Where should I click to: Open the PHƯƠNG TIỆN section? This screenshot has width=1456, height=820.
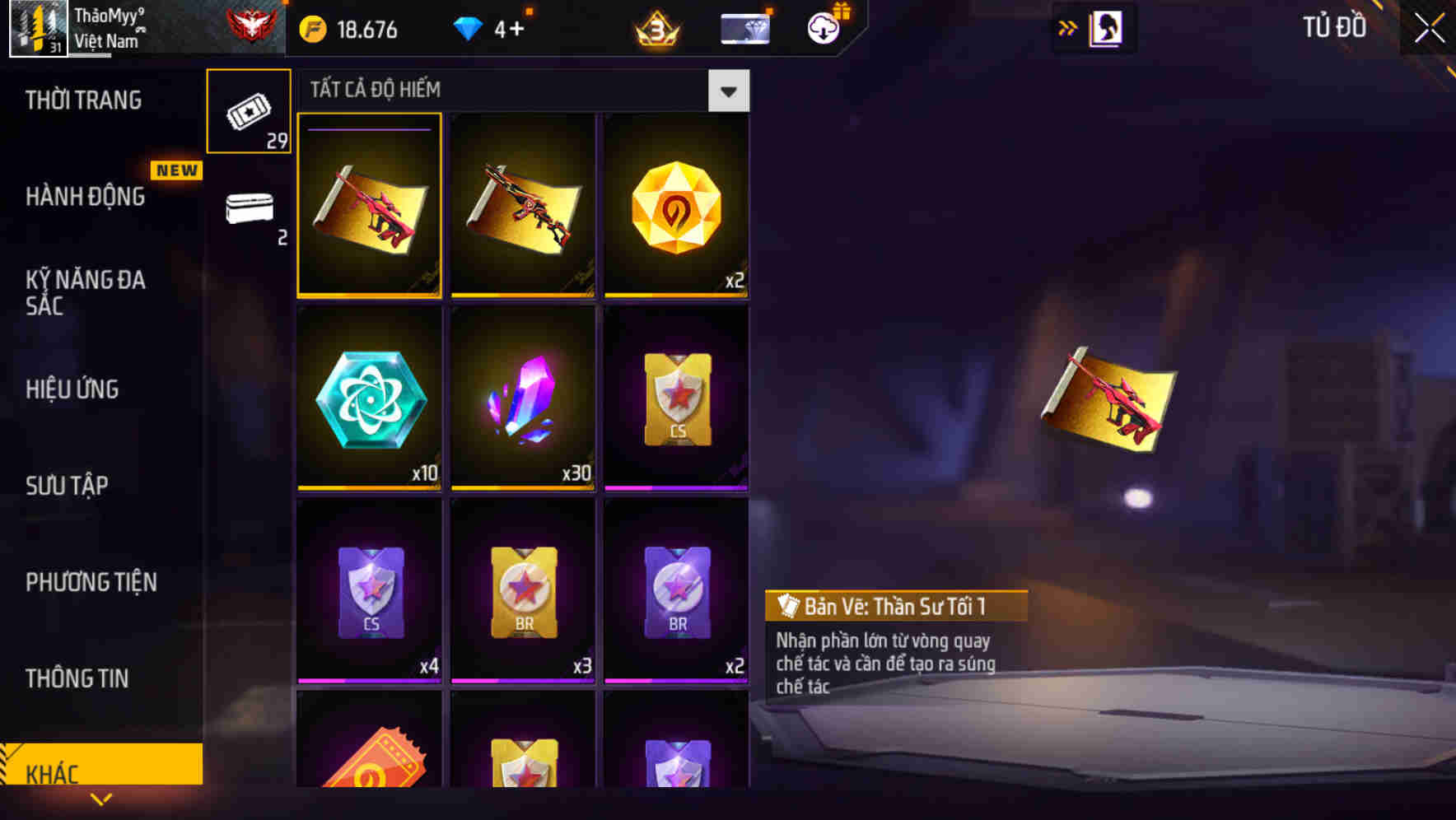[x=91, y=582]
